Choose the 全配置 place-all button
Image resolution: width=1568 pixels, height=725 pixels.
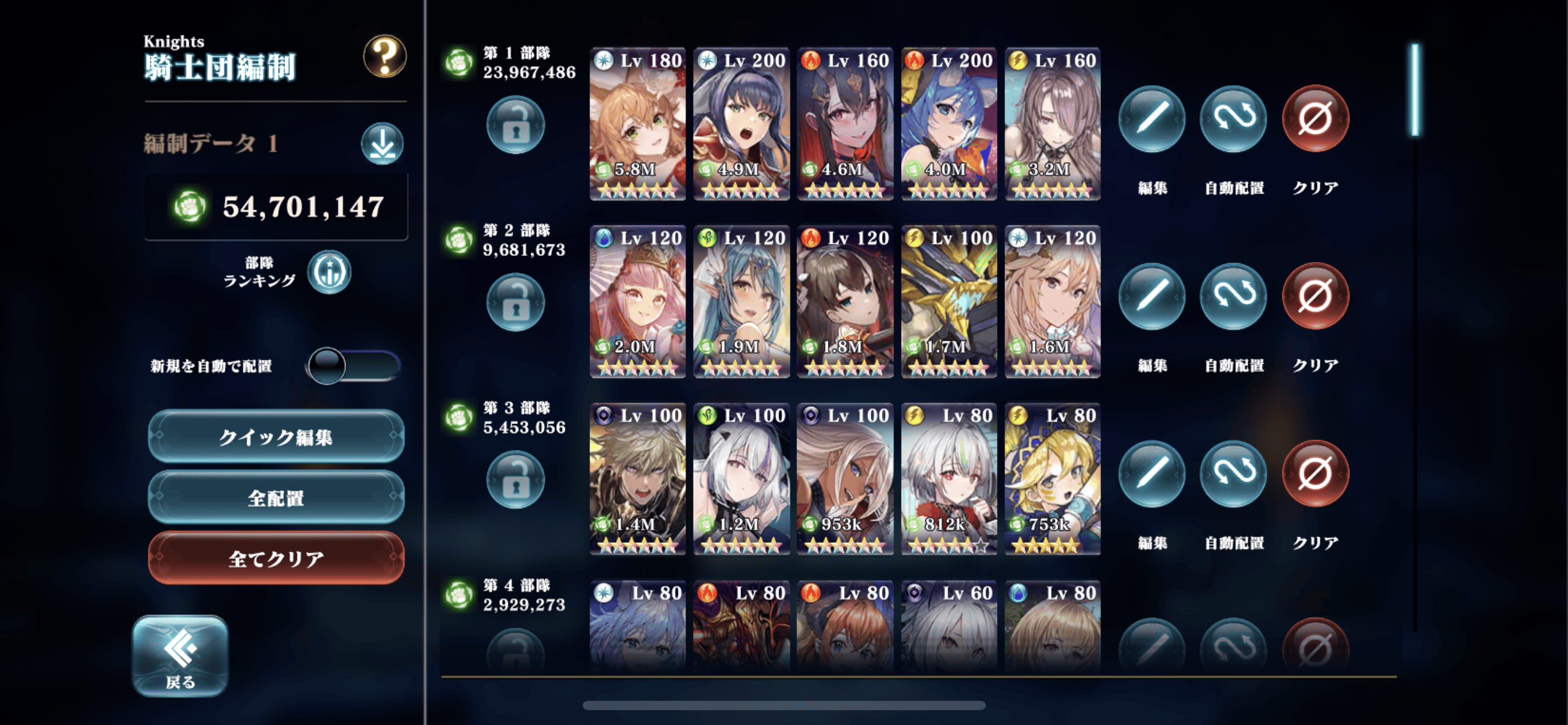pyautogui.click(x=276, y=498)
